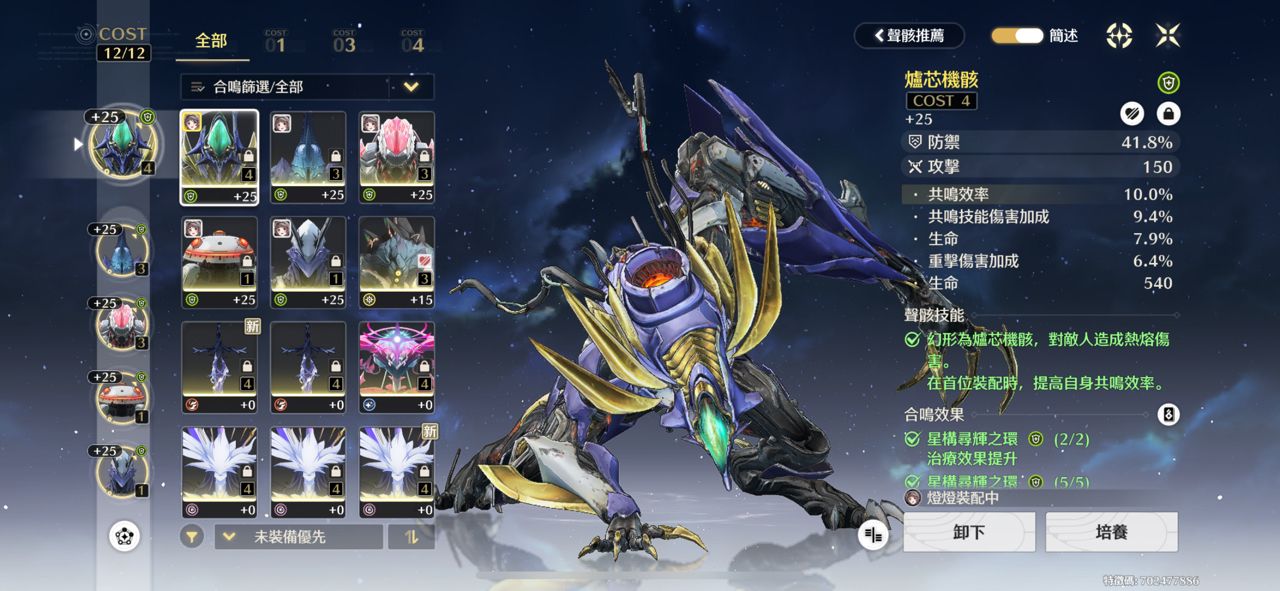Toggle the 簡述 brief description switch
The width and height of the screenshot is (1280, 591).
coord(1017,35)
